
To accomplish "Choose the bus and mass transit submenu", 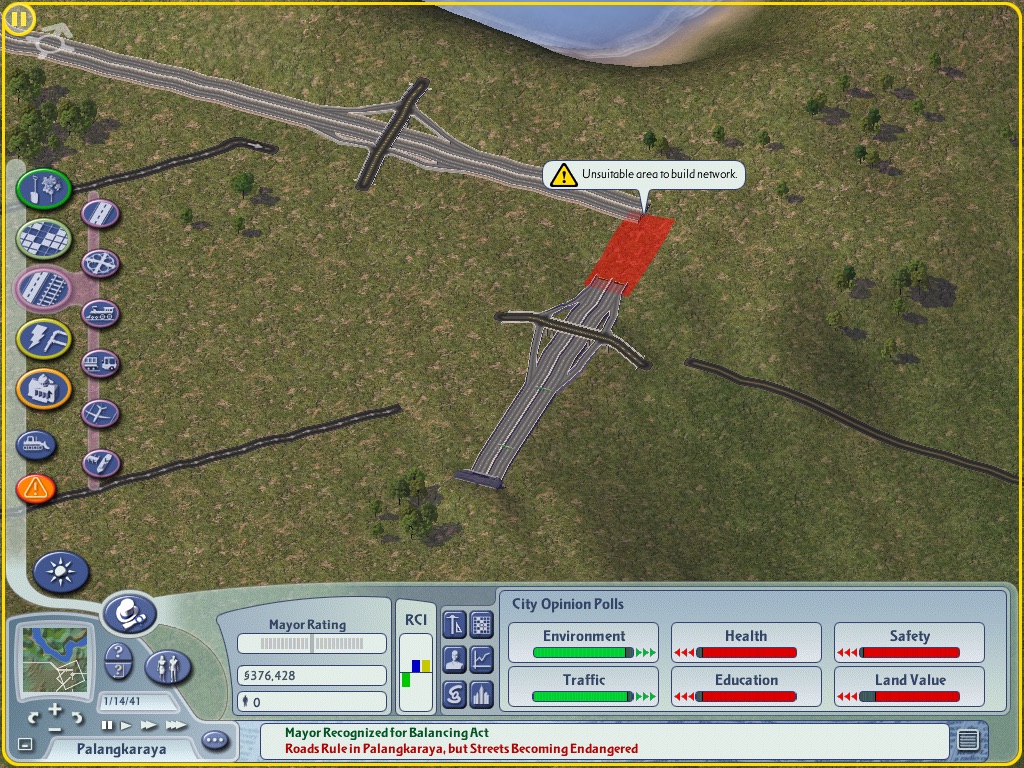I will click(x=101, y=363).
